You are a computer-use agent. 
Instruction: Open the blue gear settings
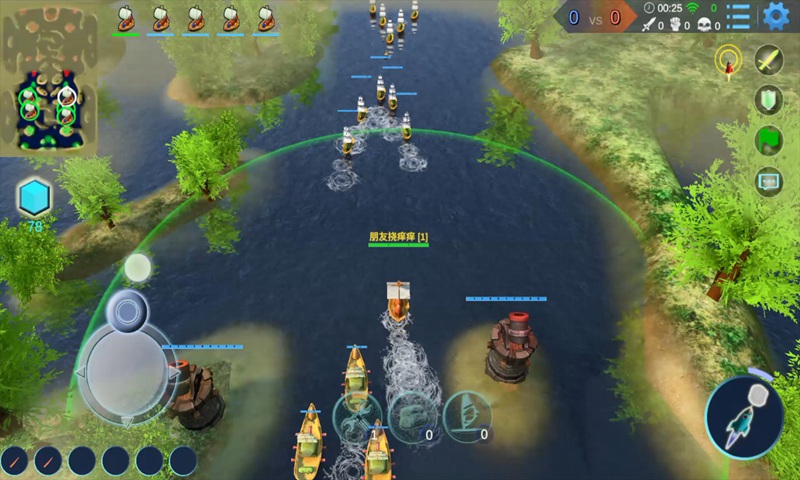click(775, 16)
